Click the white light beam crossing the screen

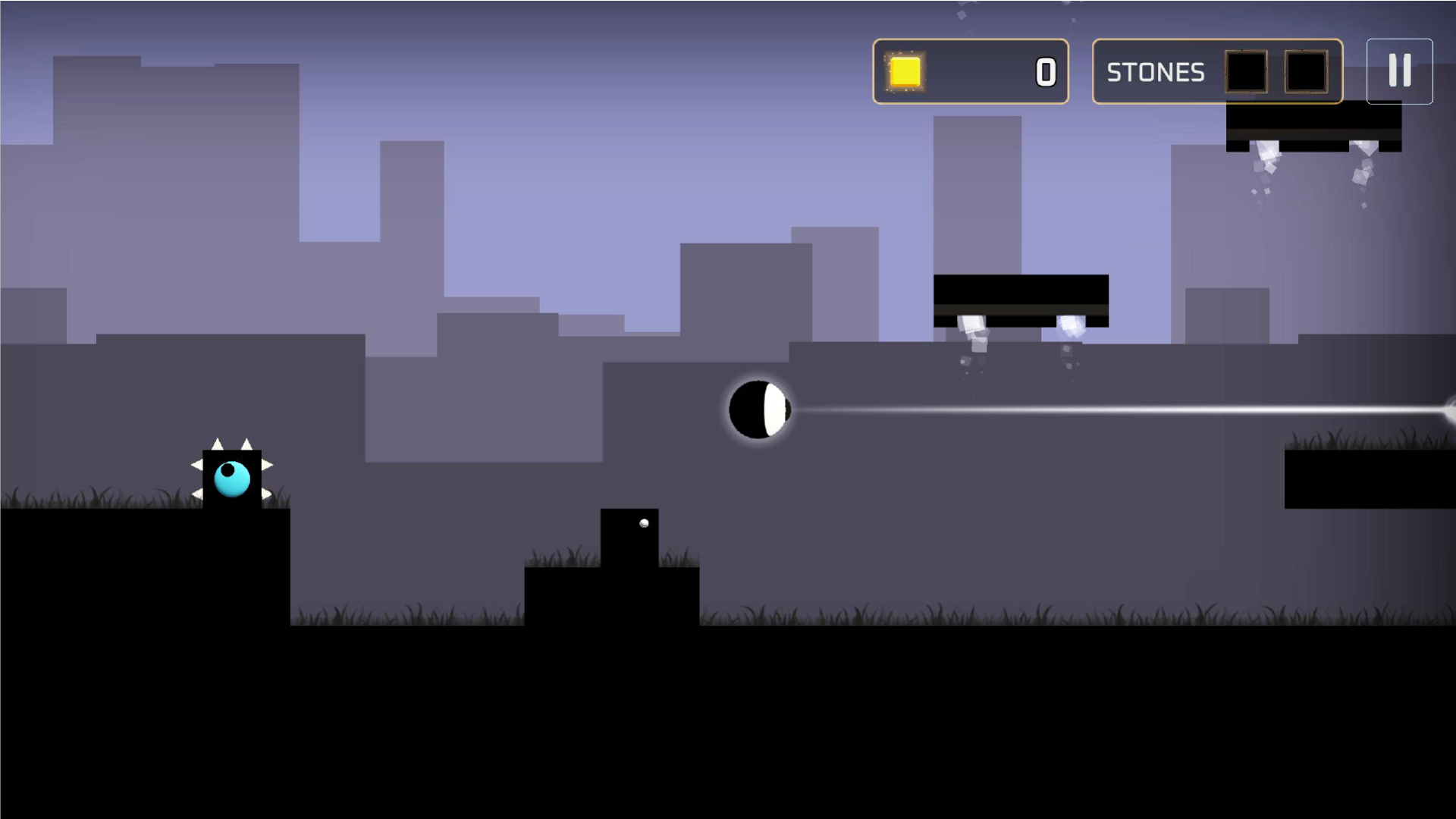coord(1100,409)
